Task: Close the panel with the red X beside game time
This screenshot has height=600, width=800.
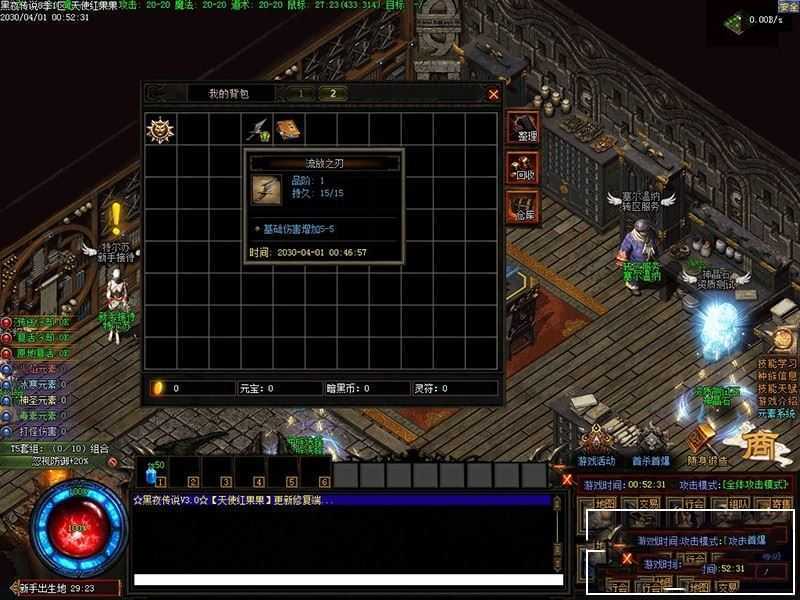Action: click(567, 479)
